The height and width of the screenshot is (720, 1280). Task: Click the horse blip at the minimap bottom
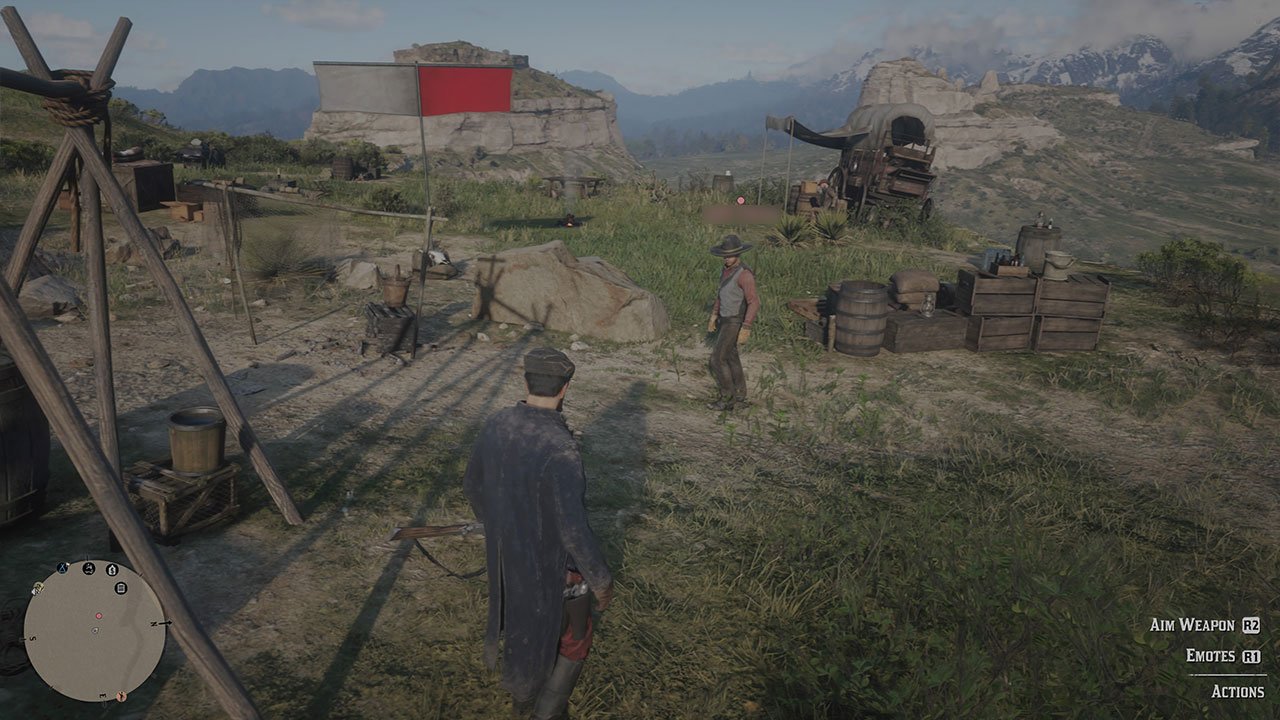point(121,696)
